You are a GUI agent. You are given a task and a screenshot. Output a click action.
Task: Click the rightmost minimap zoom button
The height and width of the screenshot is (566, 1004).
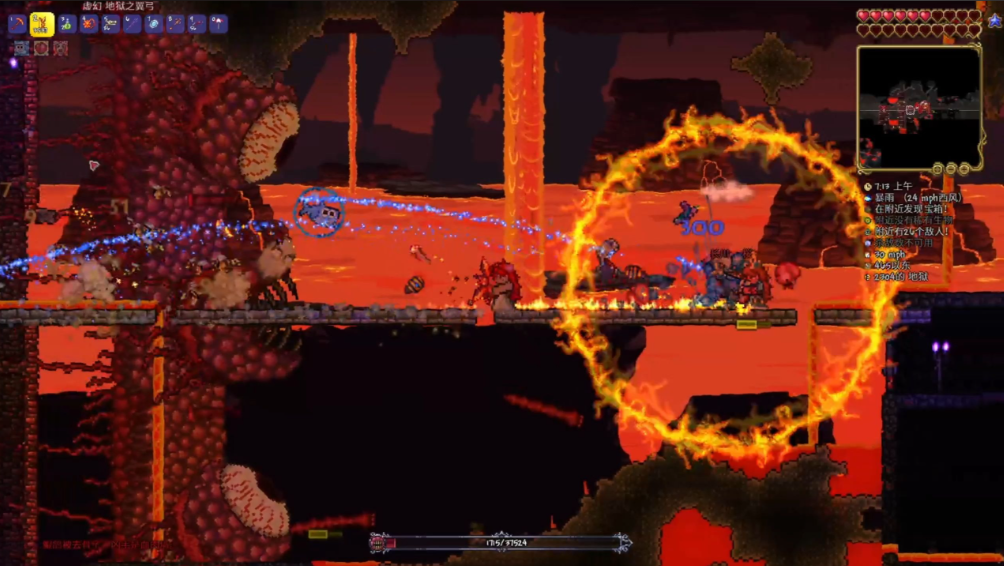point(965,170)
